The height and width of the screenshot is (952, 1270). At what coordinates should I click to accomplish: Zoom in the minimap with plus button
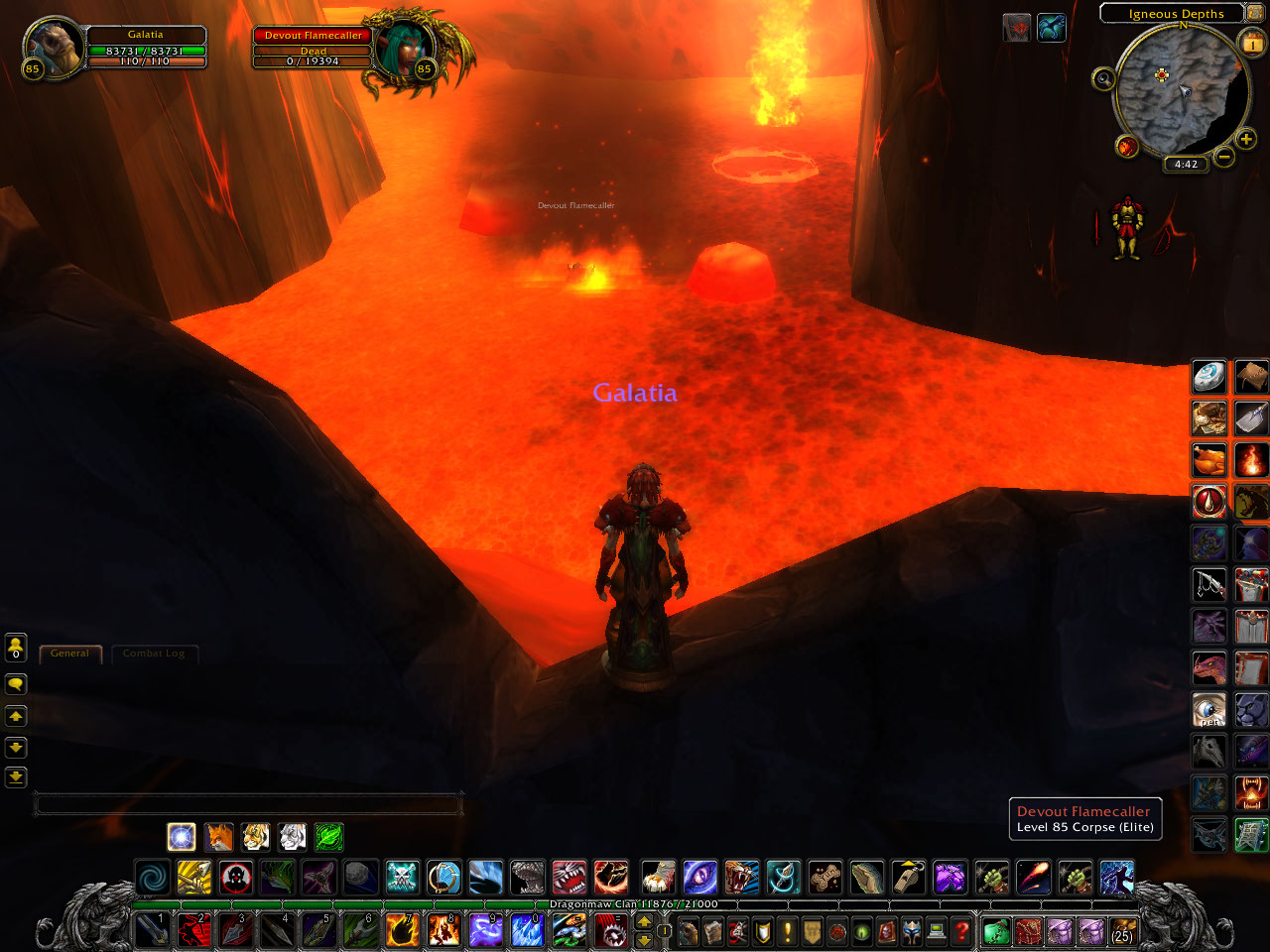pos(1246,140)
